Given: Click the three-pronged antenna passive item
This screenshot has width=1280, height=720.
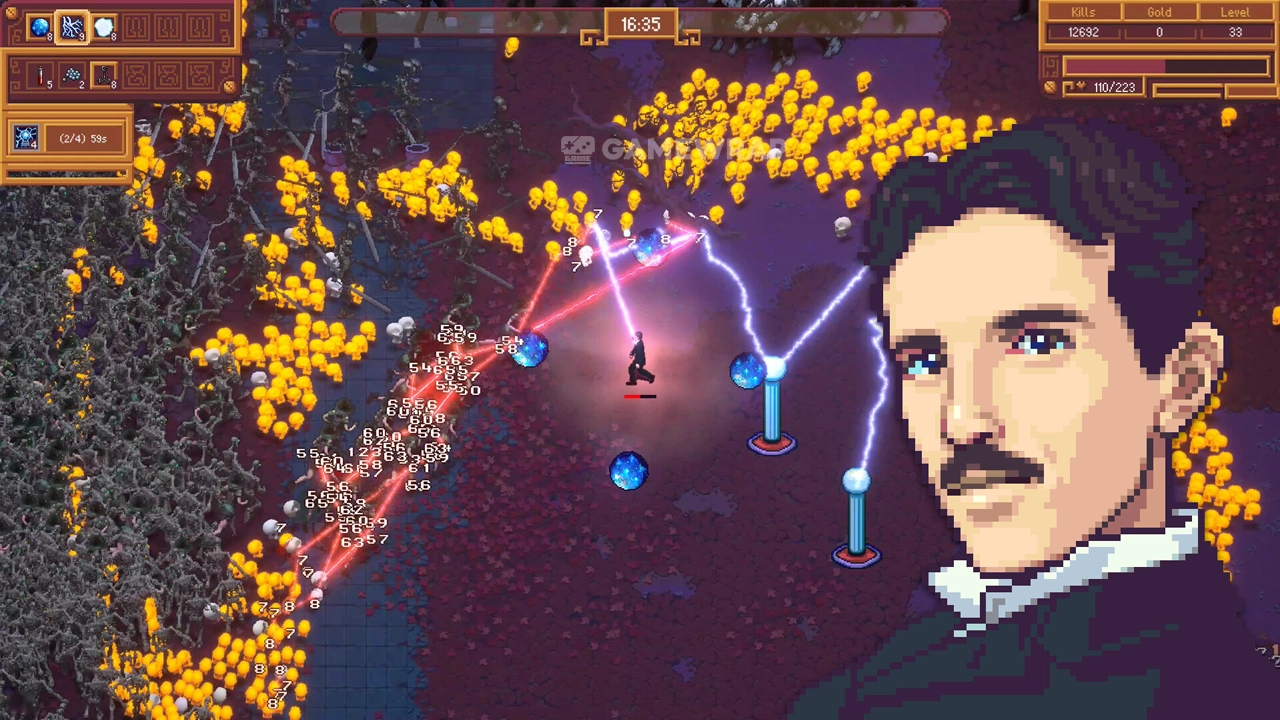Looking at the screenshot, I should tap(104, 75).
